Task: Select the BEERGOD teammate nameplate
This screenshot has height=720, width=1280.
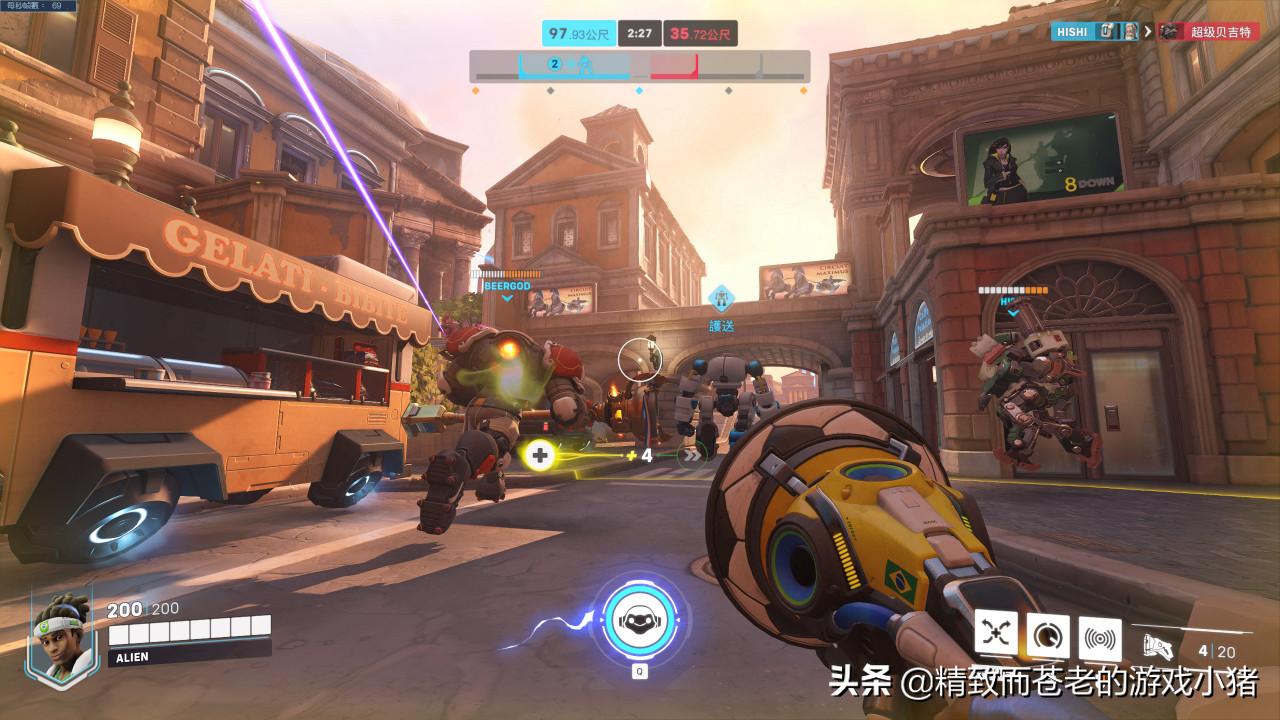Action: point(507,285)
